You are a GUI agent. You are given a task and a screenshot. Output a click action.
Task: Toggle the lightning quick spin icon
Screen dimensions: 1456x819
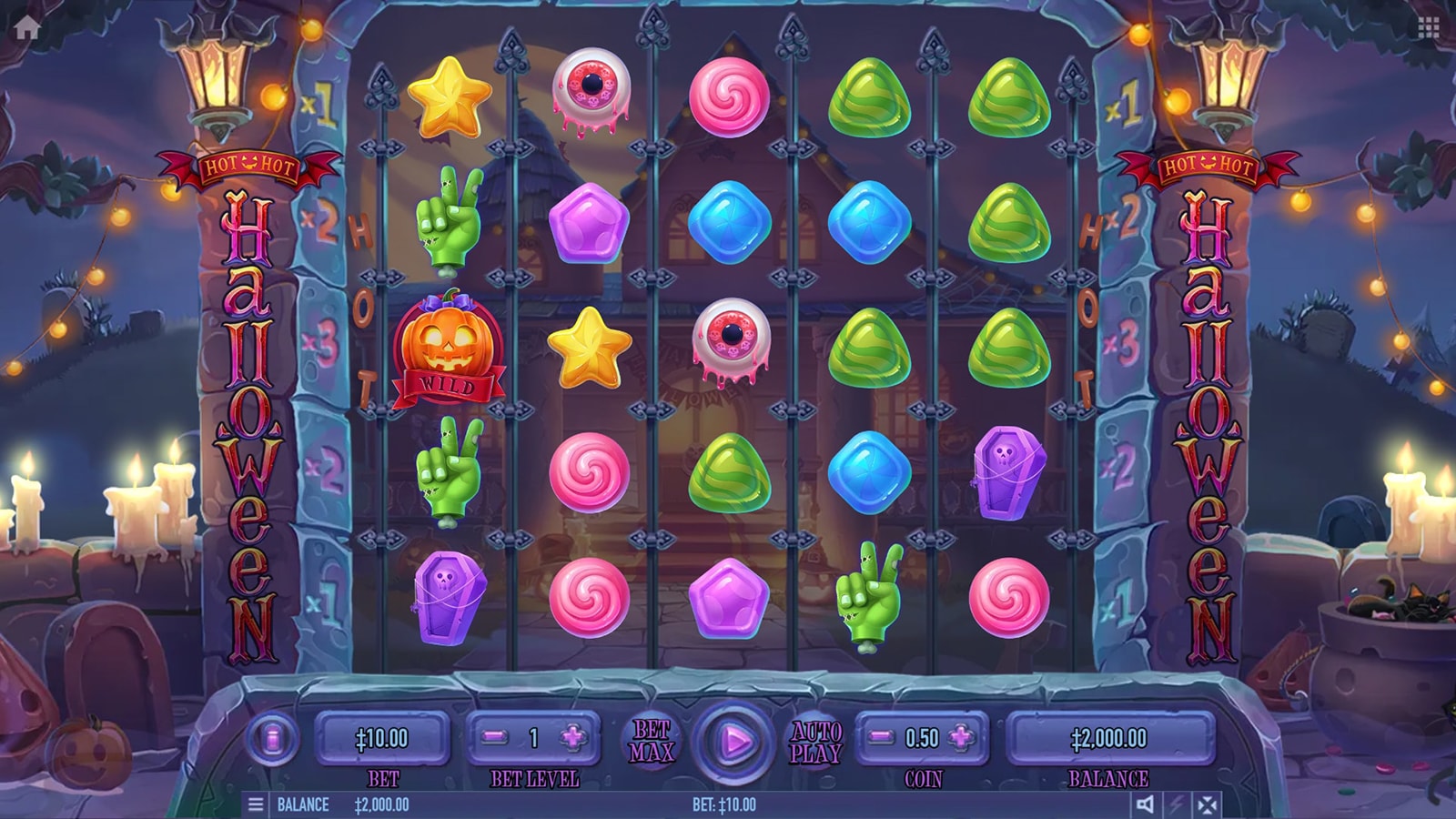pyautogui.click(x=1176, y=804)
